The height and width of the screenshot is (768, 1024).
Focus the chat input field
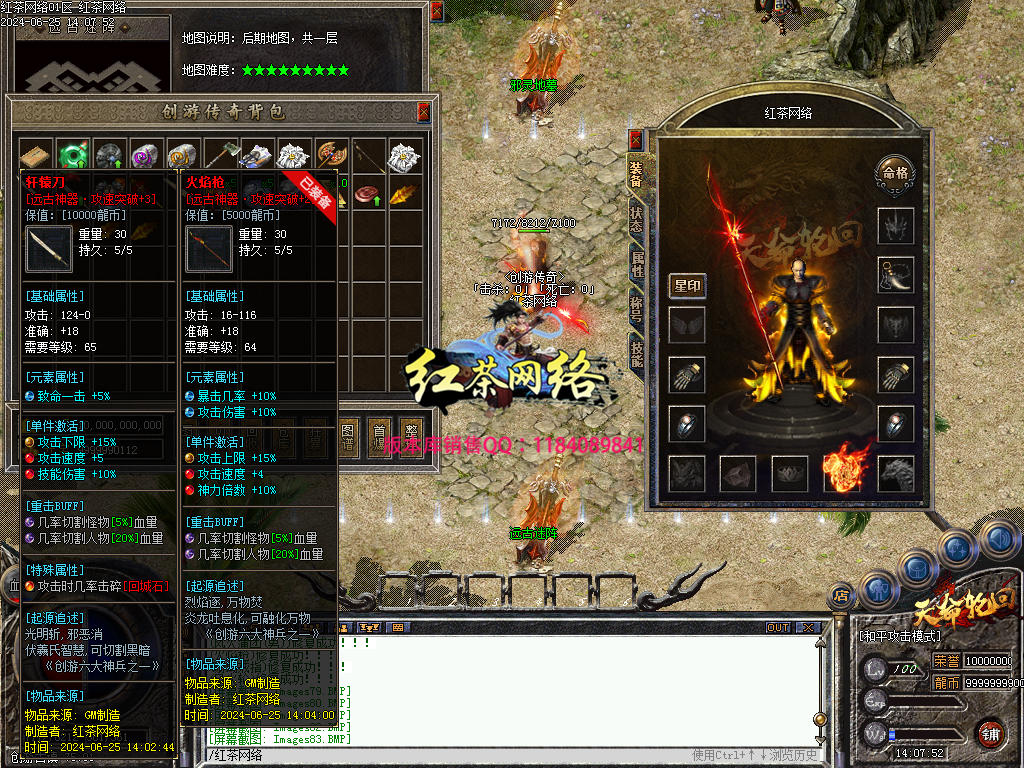(450, 755)
